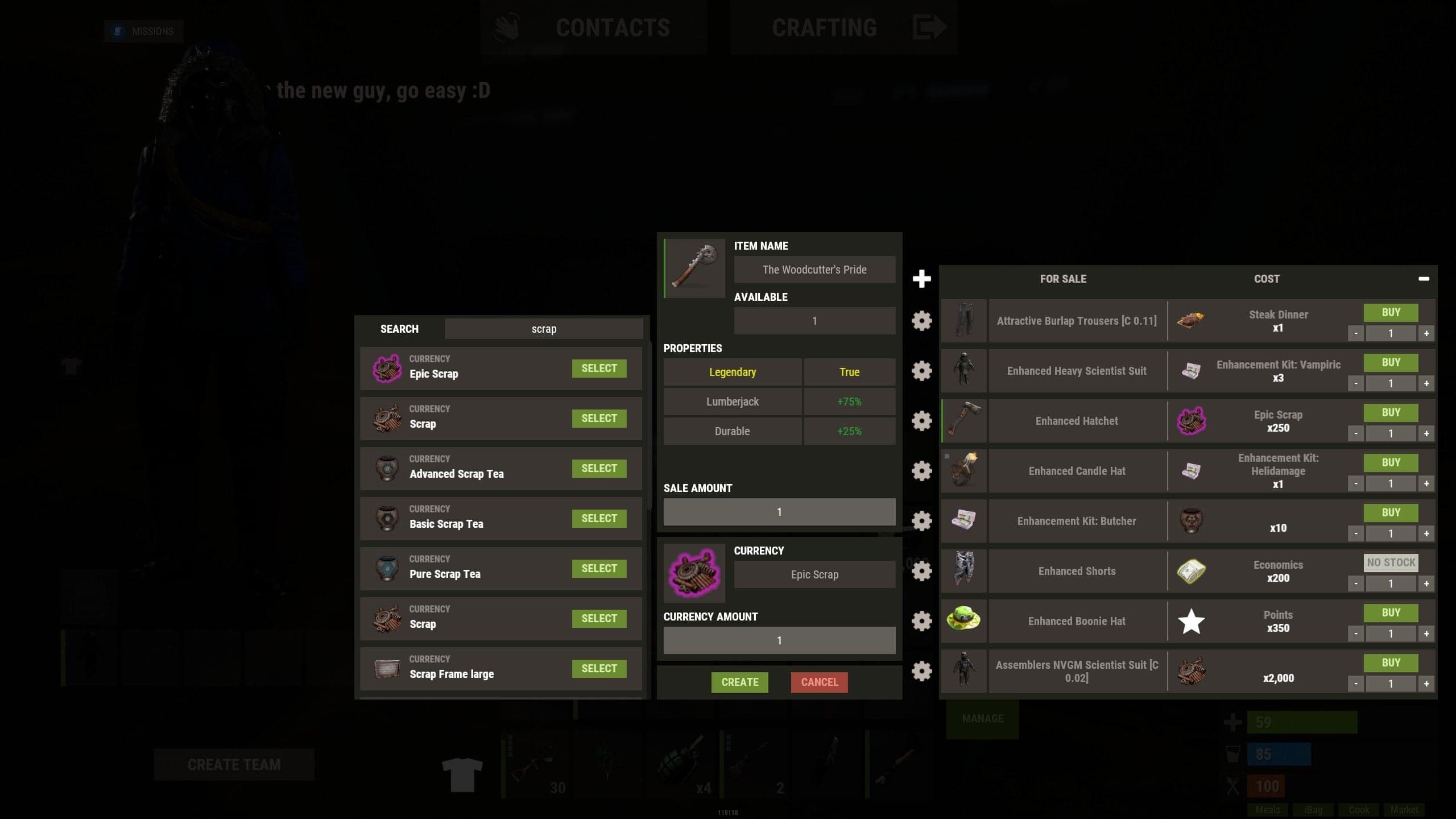Click the green health bar showing 59

1302,722
